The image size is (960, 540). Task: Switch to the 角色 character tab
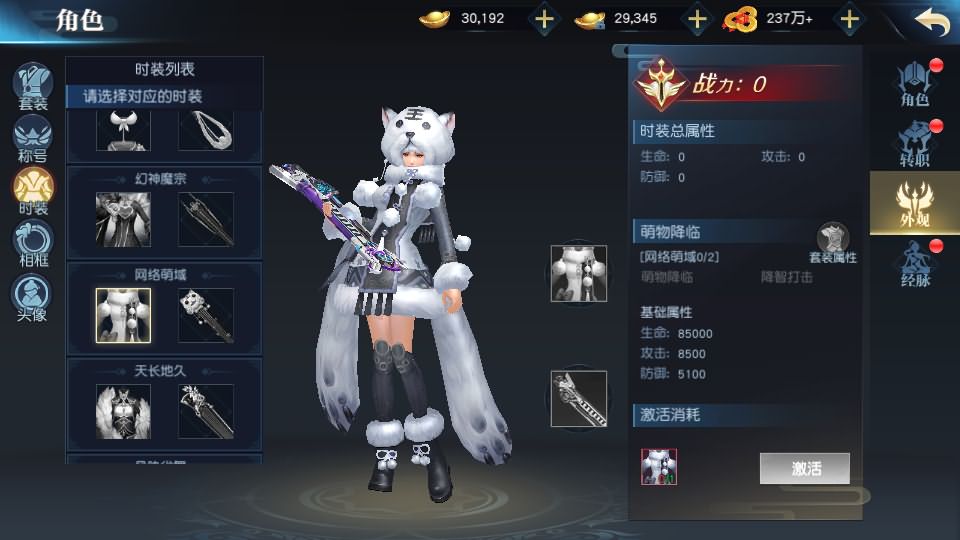915,84
